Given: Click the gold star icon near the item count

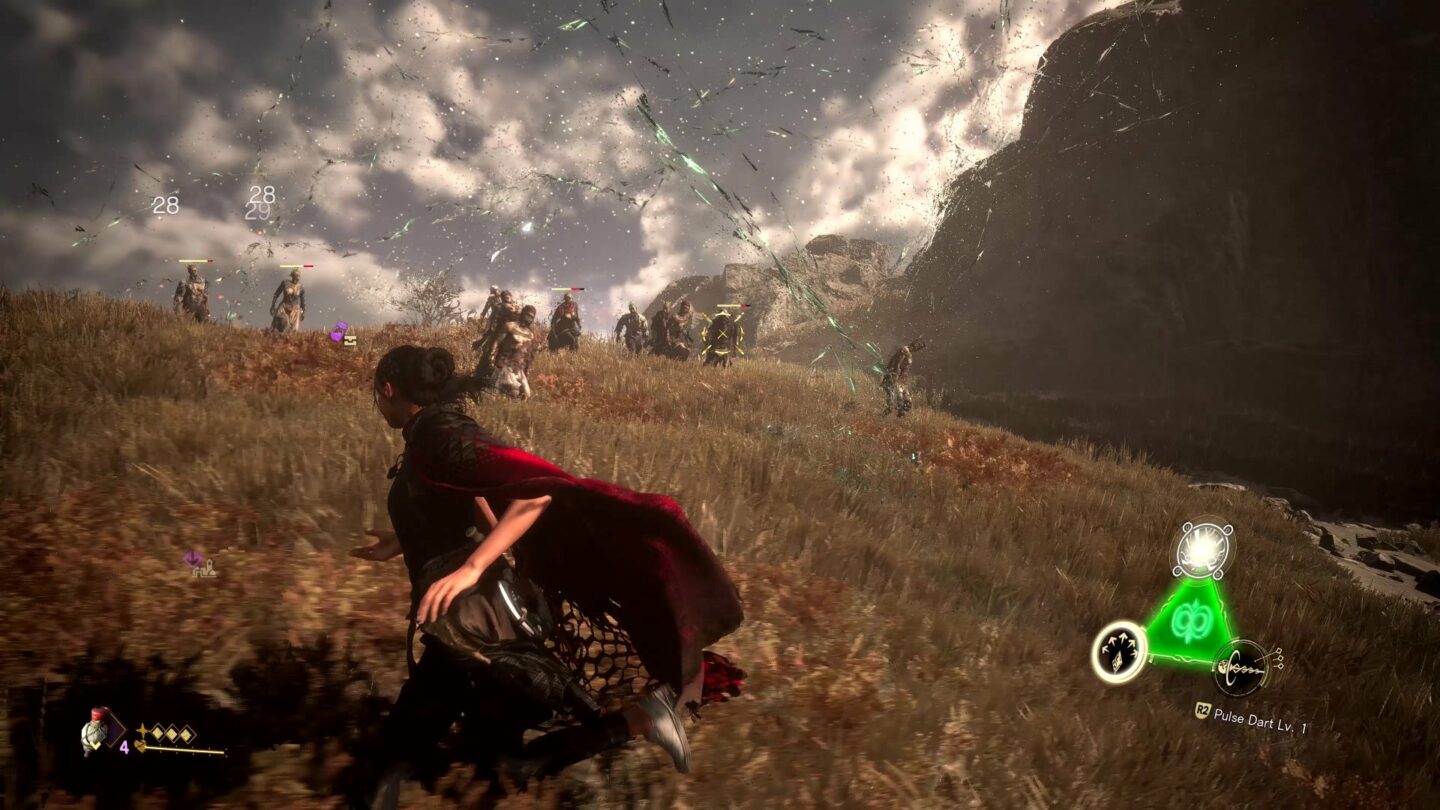Looking at the screenshot, I should (x=143, y=730).
